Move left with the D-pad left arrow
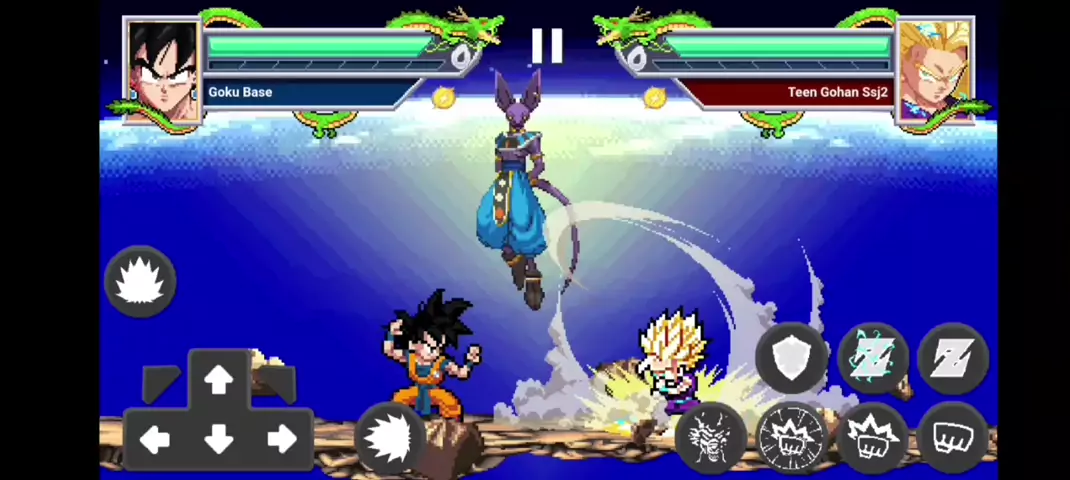Viewport: 1070px width, 480px height. [x=154, y=439]
